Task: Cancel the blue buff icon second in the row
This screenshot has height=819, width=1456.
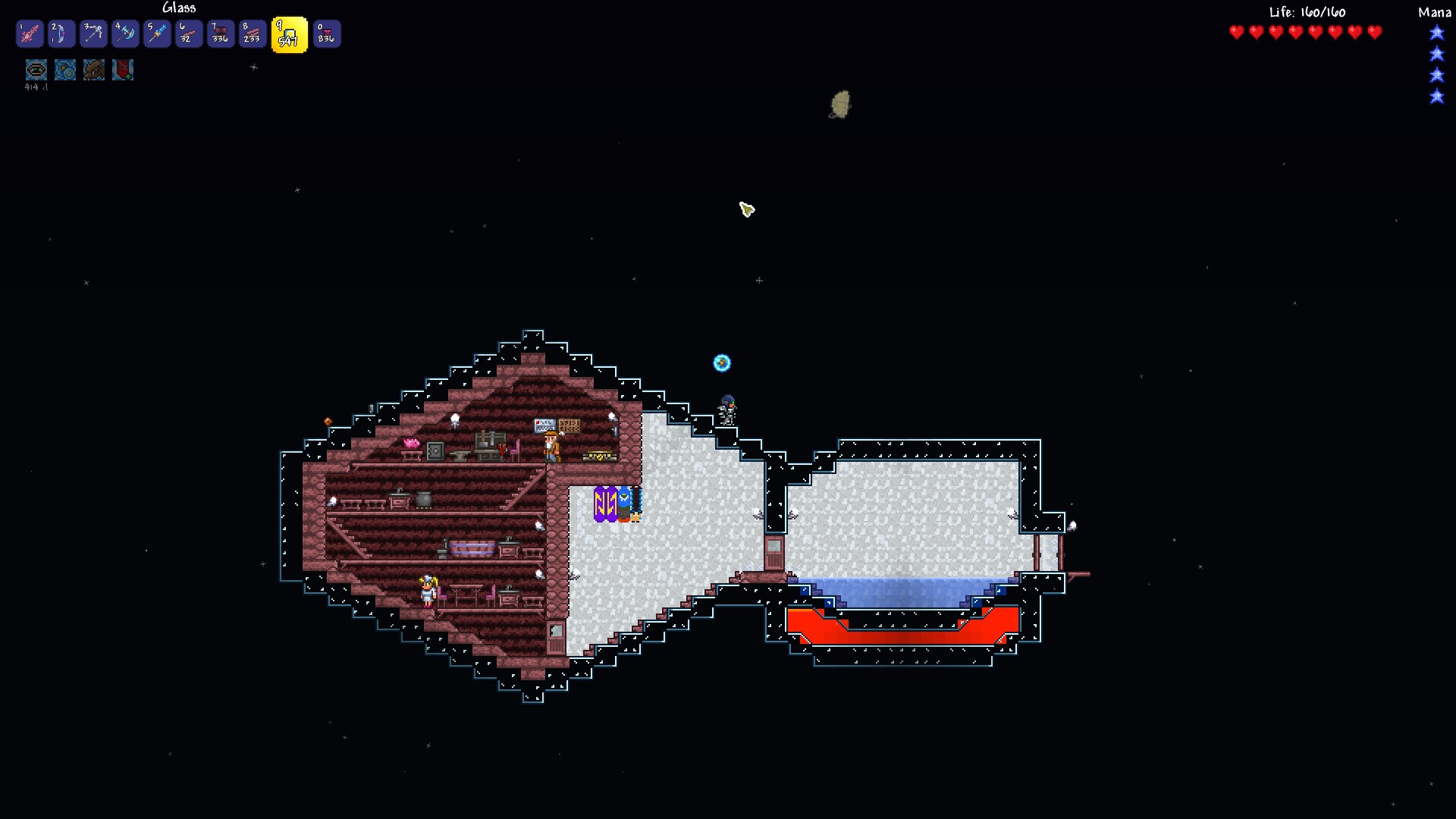Action: point(64,70)
